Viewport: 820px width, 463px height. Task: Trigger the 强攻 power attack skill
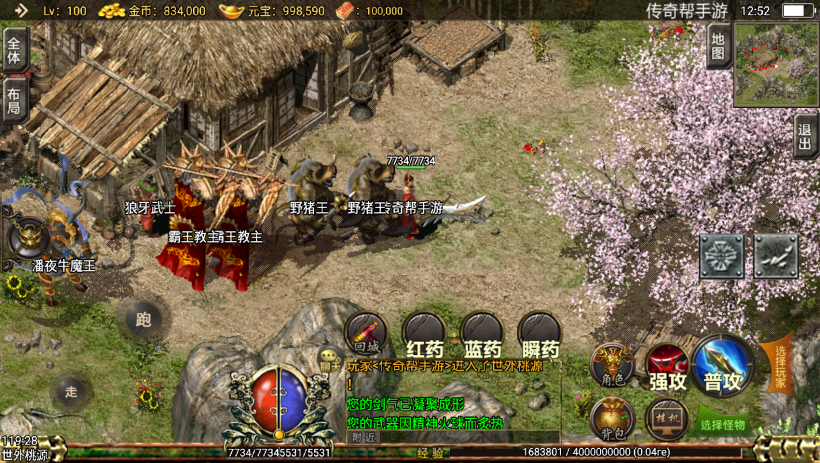(667, 365)
